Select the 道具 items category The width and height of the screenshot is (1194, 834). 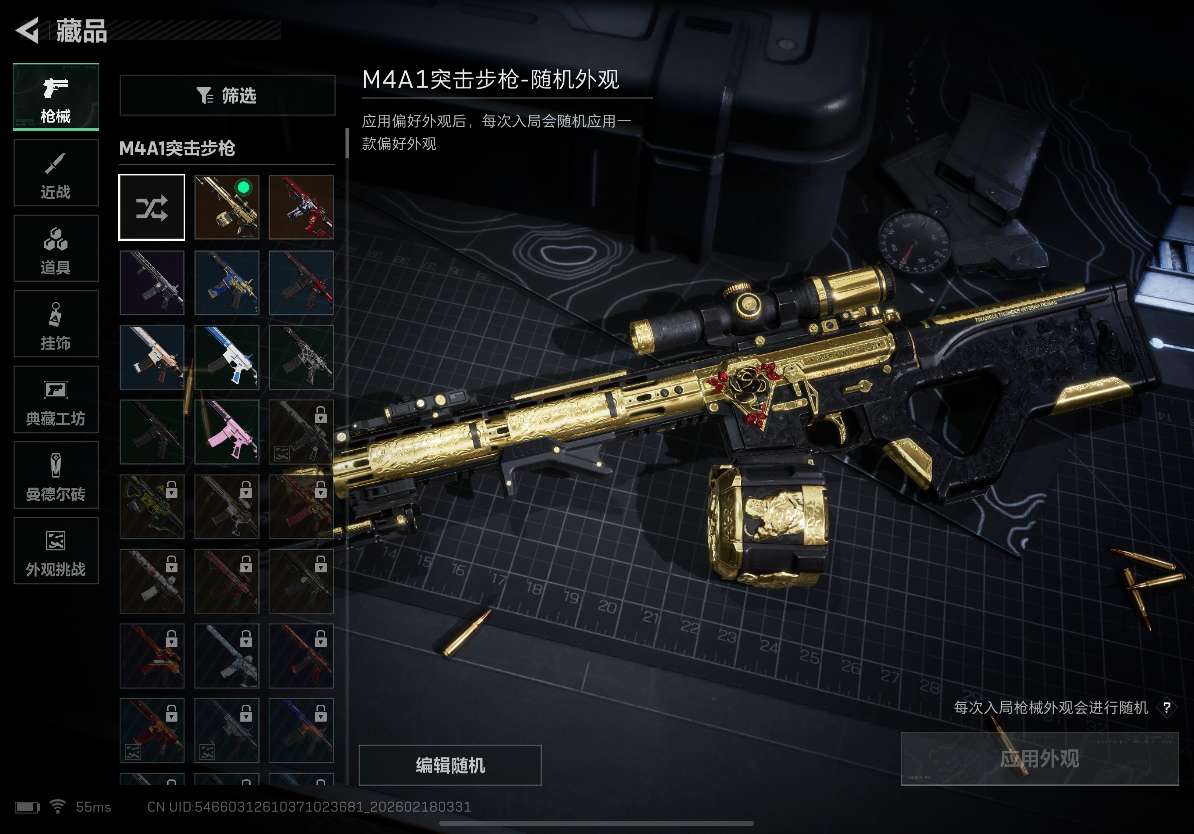56,249
